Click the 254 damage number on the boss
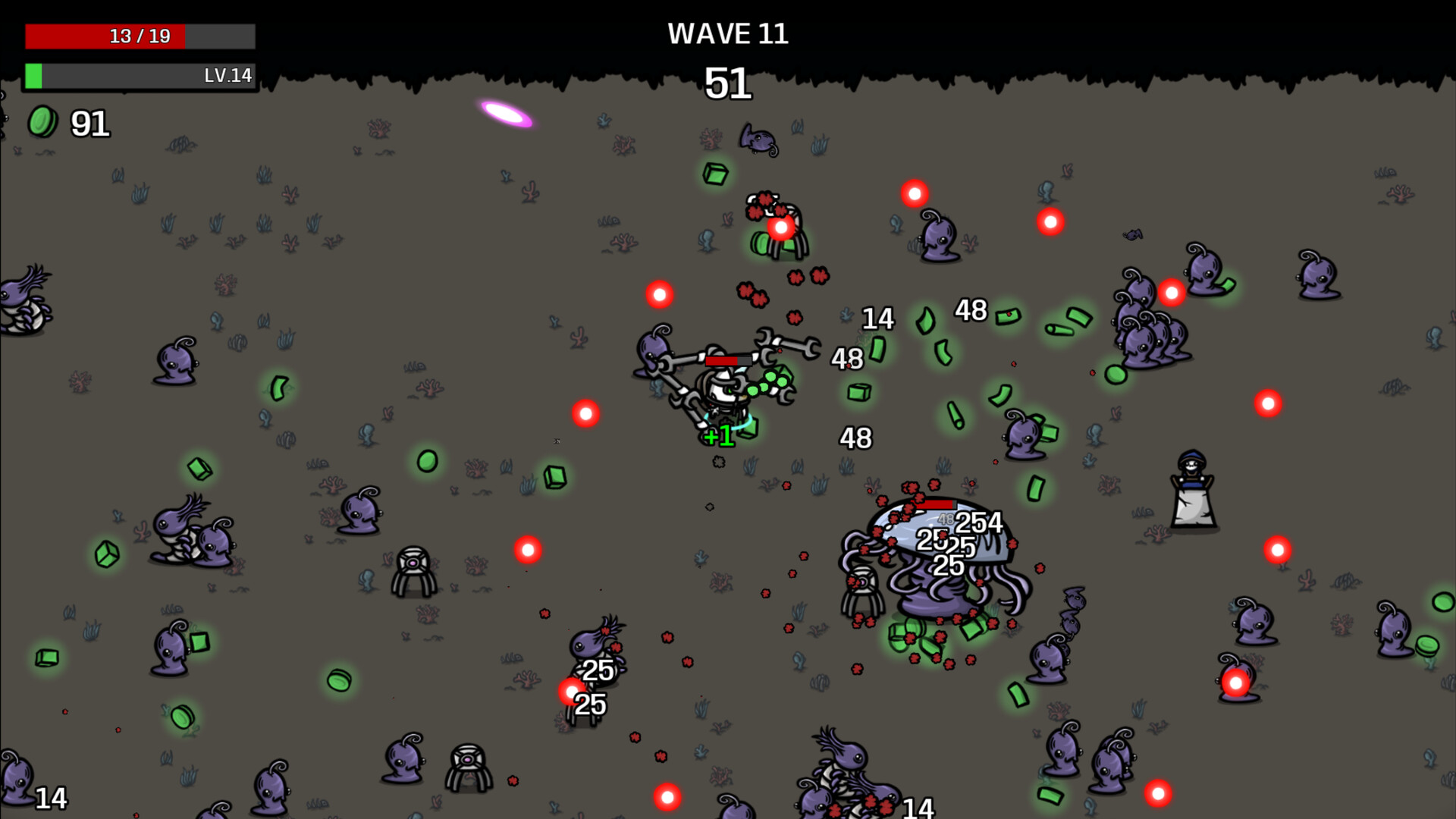1456x819 pixels. click(x=981, y=523)
